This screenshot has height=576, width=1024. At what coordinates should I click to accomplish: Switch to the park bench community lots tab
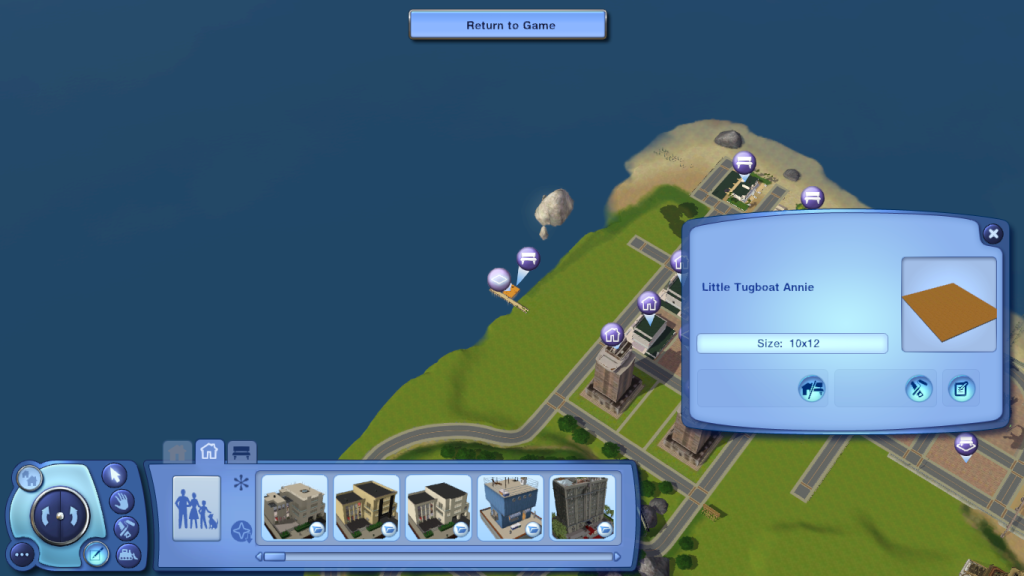(242, 451)
